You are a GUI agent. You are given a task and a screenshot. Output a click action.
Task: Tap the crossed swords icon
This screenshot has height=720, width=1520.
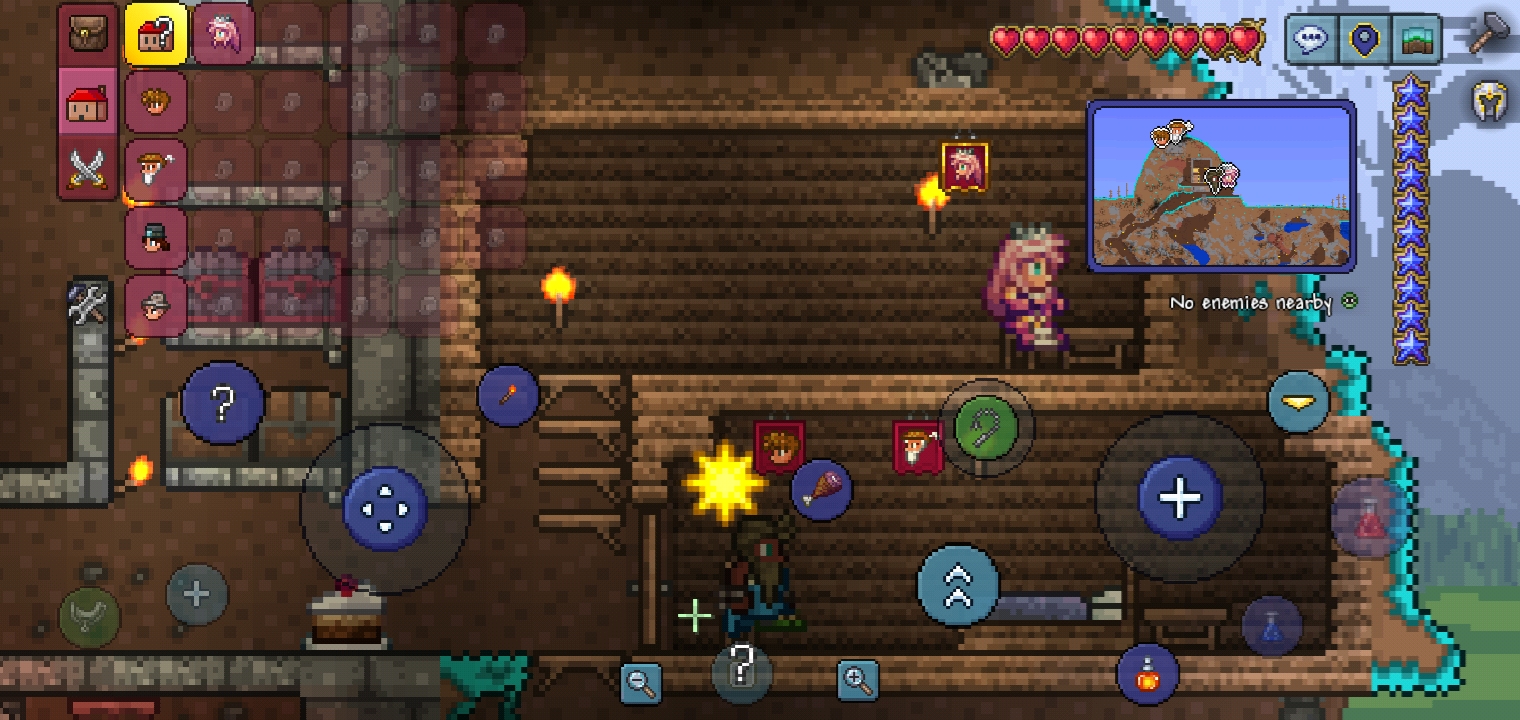click(x=87, y=168)
